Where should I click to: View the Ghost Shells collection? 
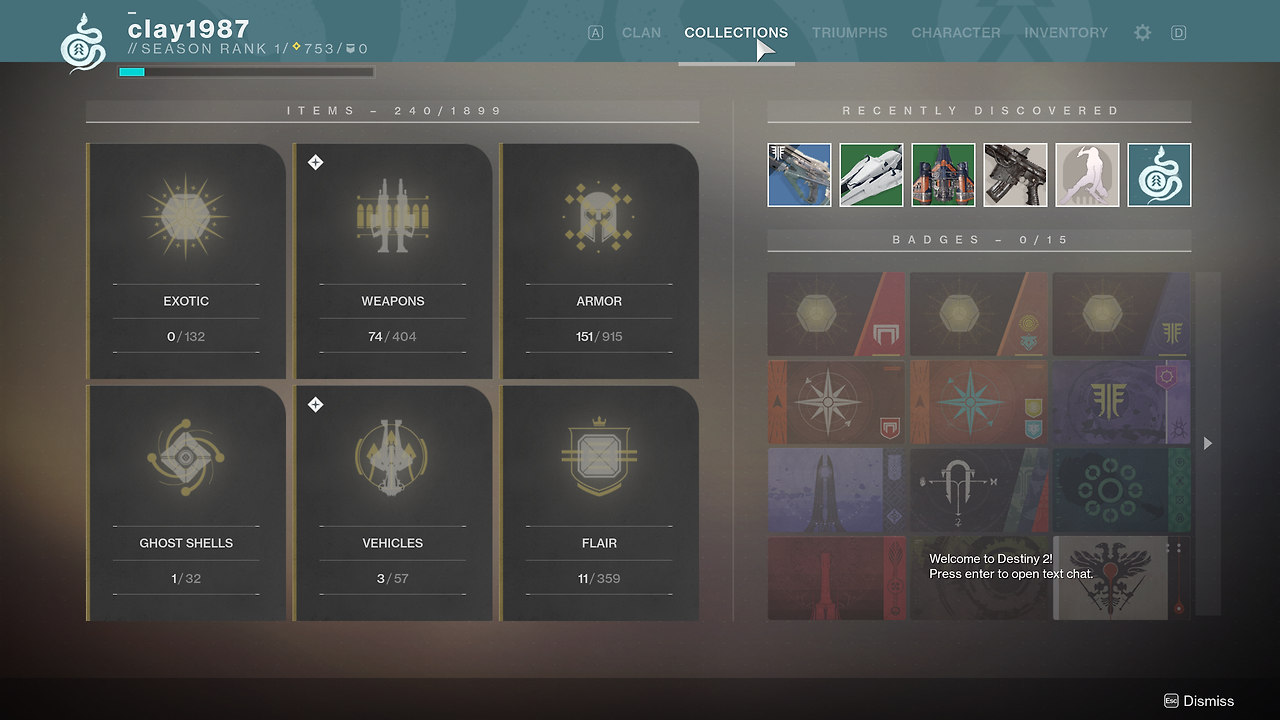(x=186, y=503)
